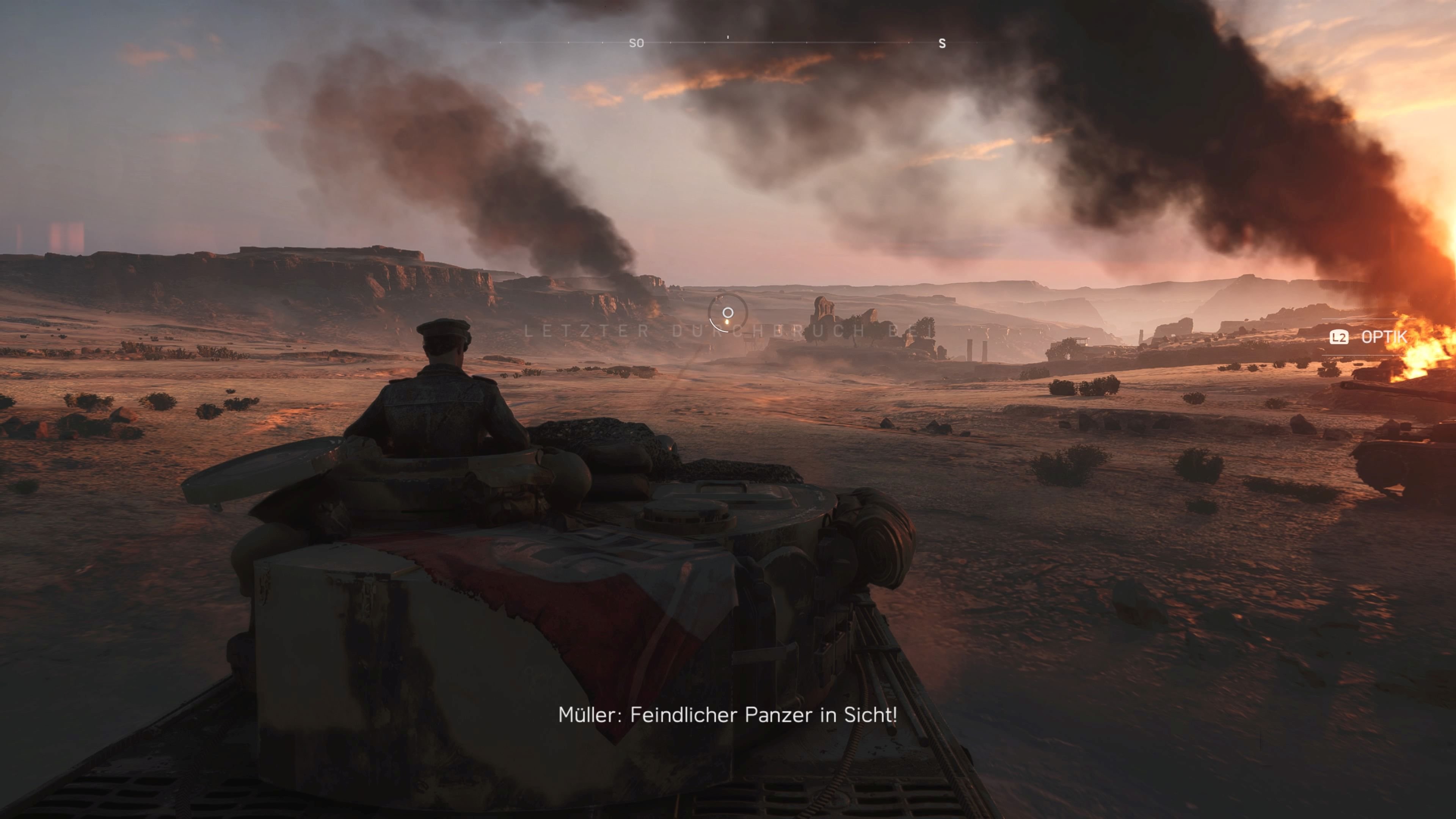Open the compass bar at the top
The width and height of the screenshot is (1456, 819).
(729, 43)
